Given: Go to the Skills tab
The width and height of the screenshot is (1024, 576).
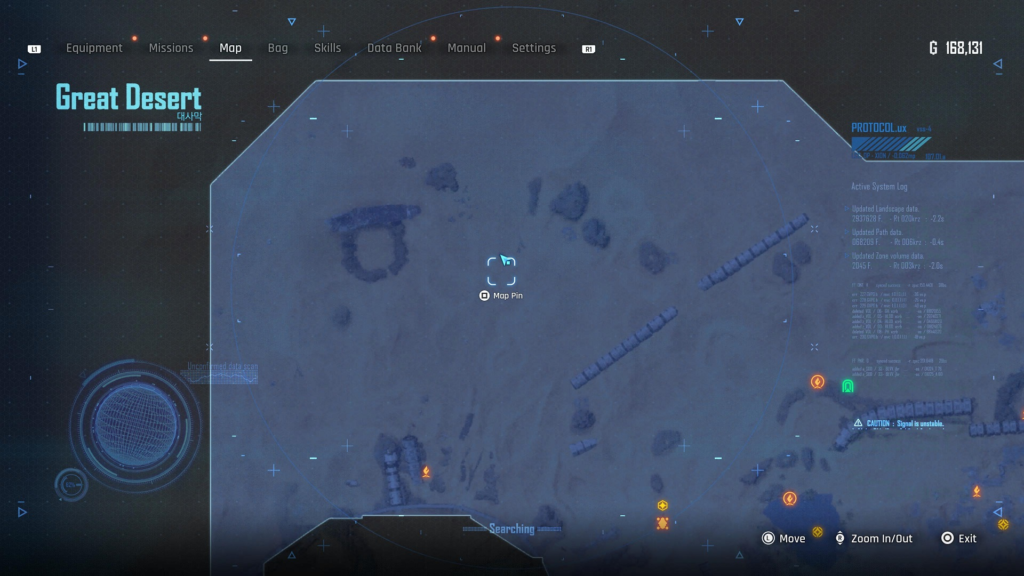Looking at the screenshot, I should pos(327,48).
